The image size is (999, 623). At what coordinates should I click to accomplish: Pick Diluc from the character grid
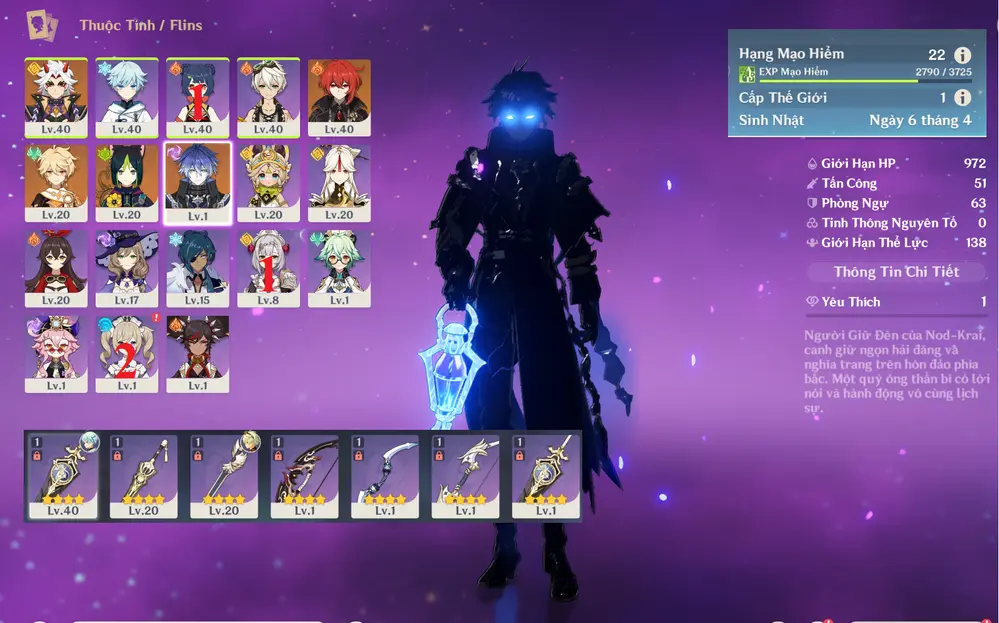click(339, 97)
